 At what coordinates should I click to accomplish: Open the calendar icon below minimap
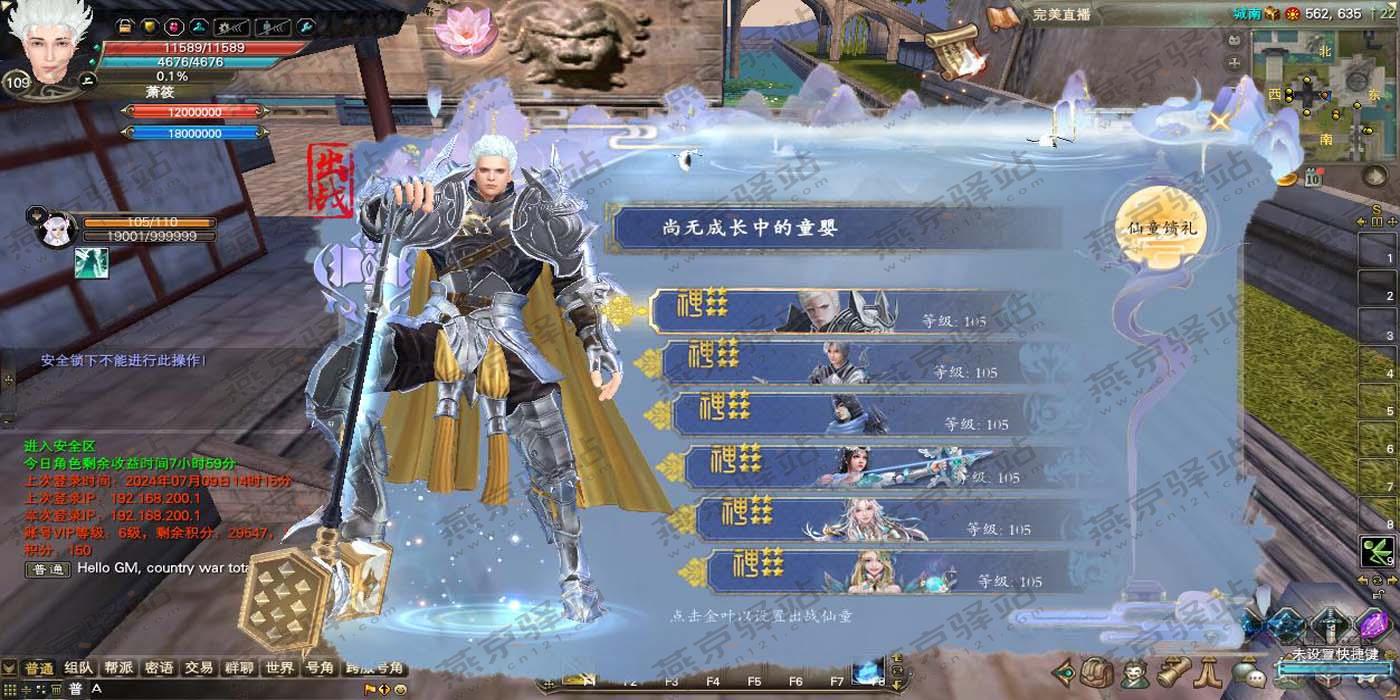pos(1313,179)
